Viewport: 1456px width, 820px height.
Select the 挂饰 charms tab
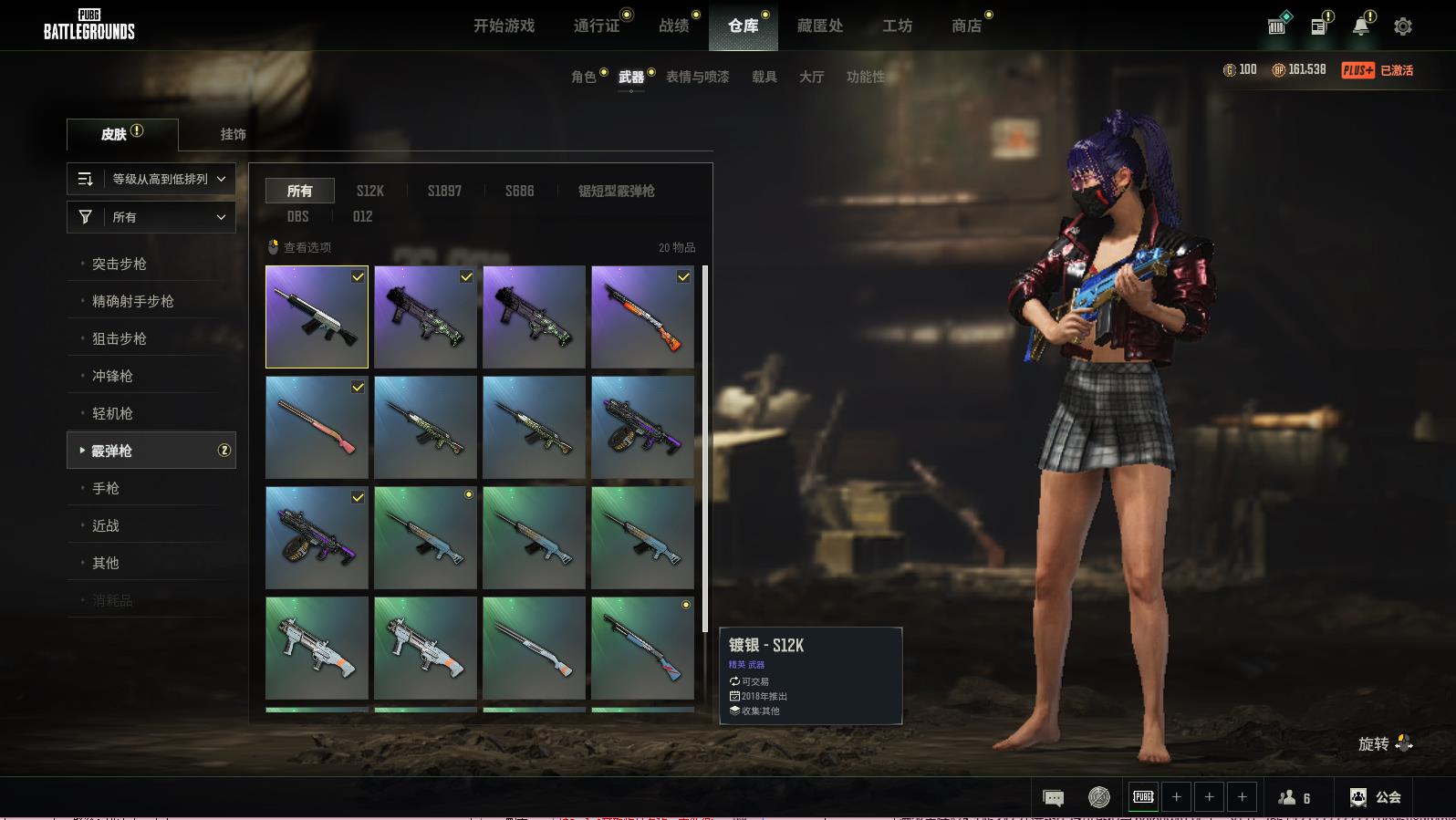[233, 134]
